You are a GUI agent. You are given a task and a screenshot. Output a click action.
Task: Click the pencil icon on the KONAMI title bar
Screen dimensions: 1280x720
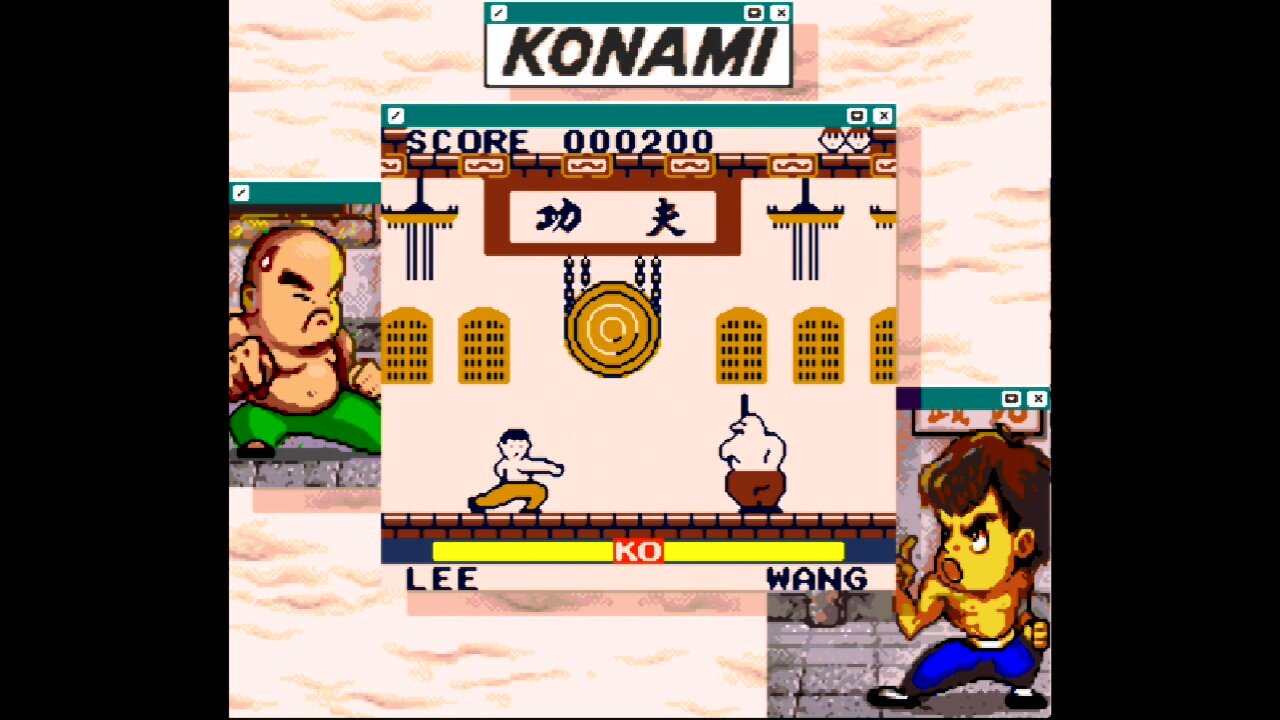tap(498, 13)
